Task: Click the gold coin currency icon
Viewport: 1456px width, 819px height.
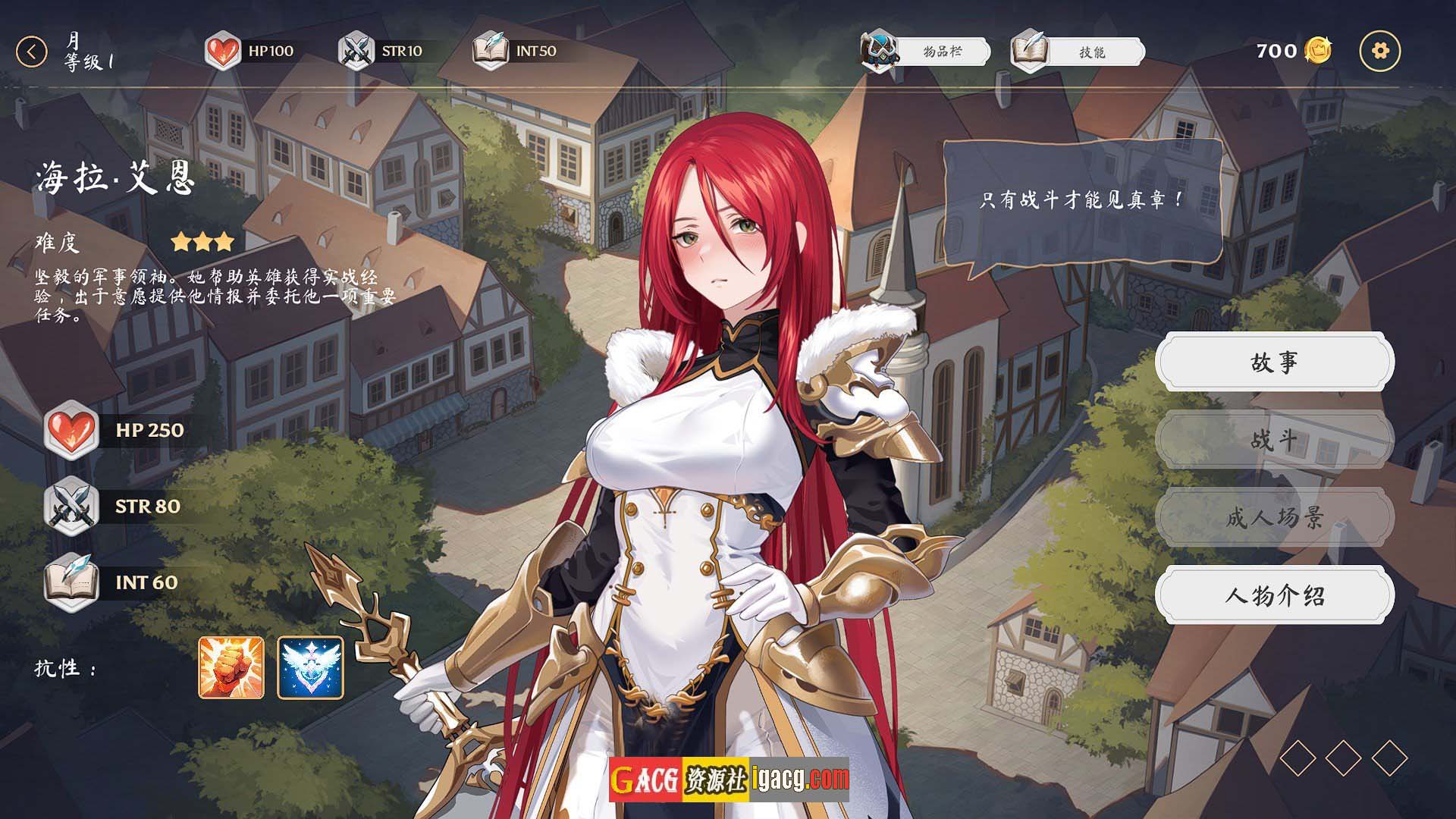Action: [1319, 51]
